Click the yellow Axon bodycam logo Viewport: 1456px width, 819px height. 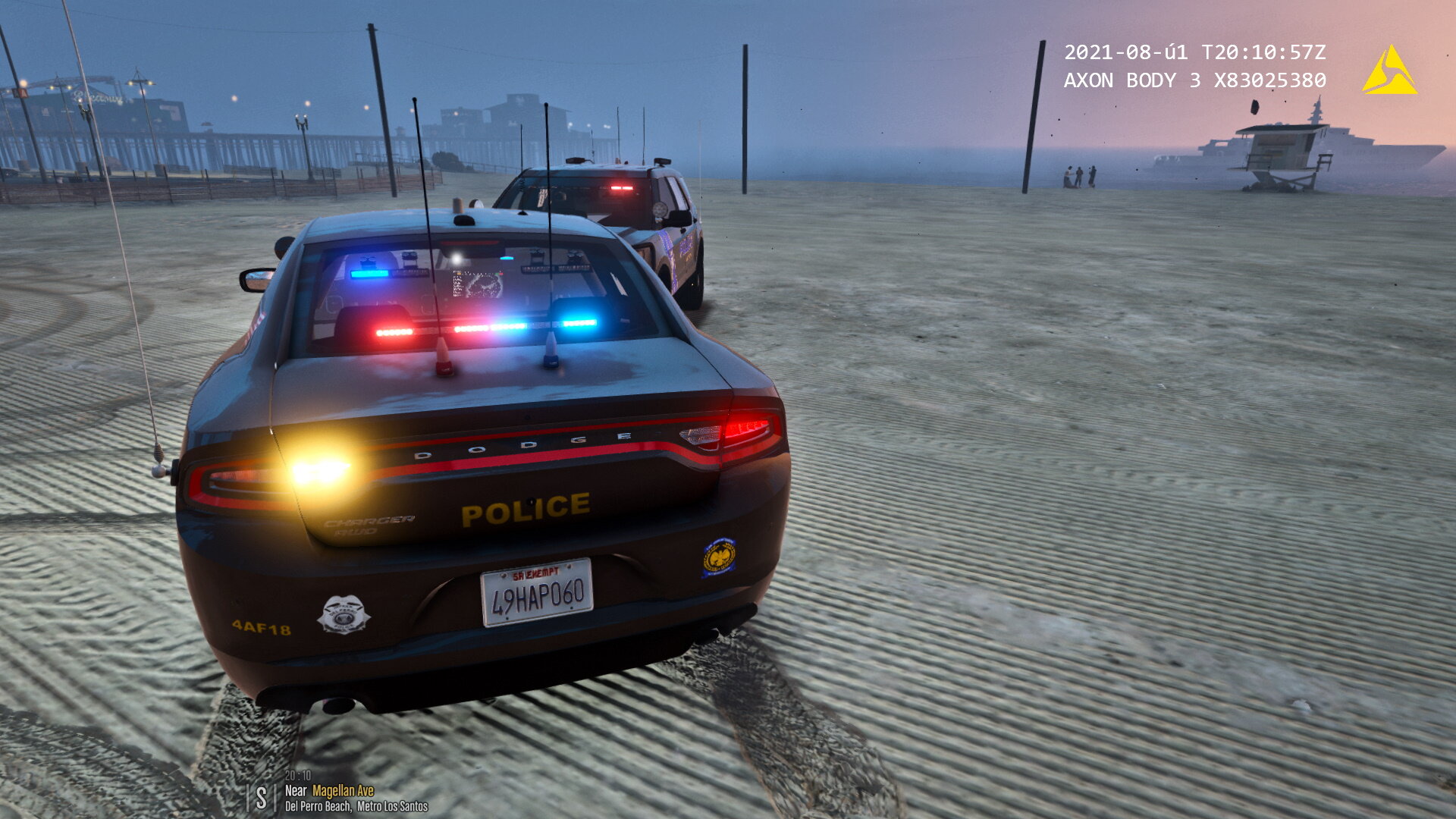coord(1389,72)
